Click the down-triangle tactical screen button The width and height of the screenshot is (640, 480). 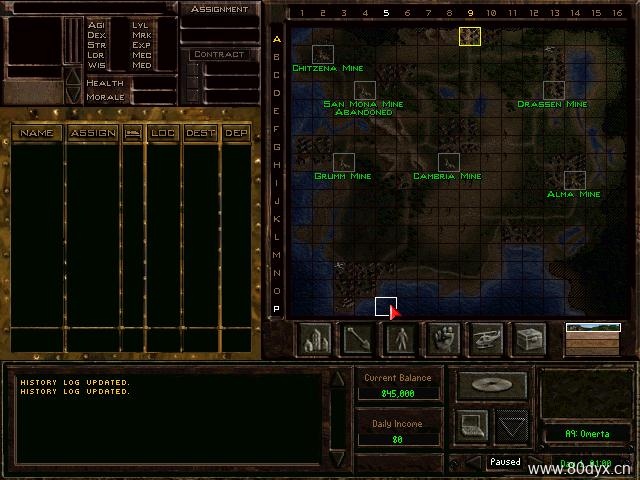click(513, 425)
